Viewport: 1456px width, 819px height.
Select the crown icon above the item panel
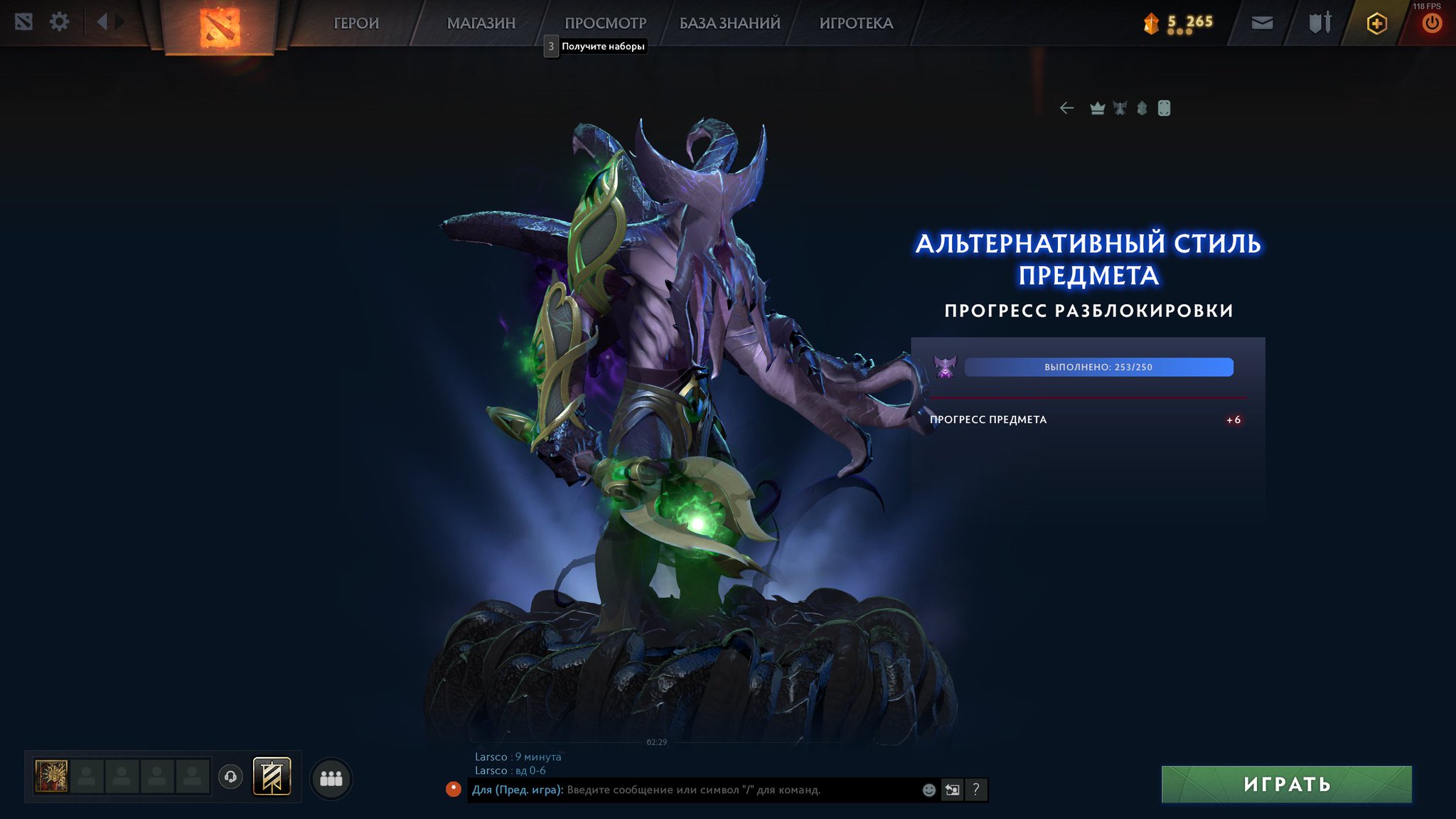tap(1098, 107)
